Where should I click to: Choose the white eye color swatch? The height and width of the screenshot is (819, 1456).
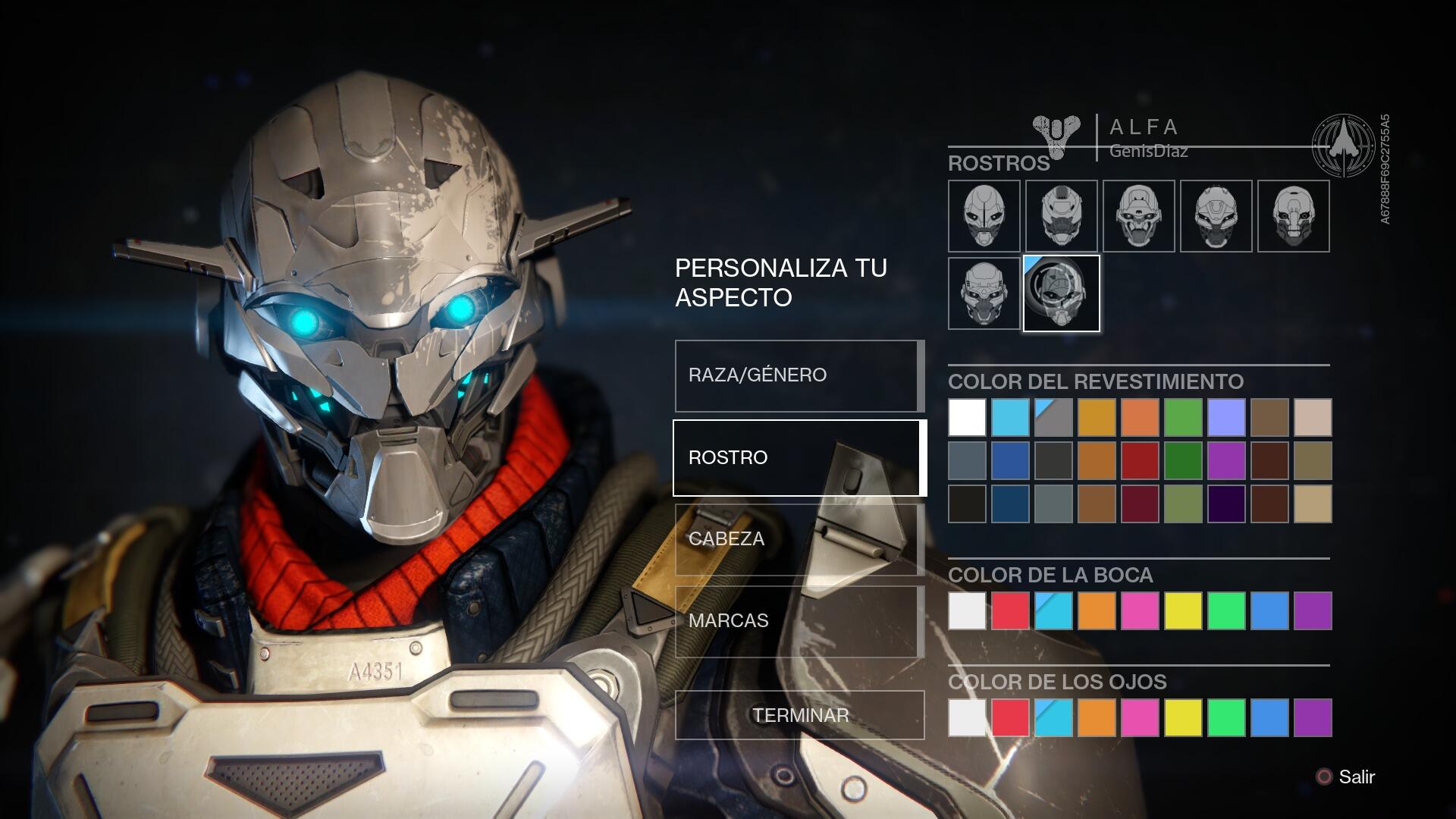click(967, 718)
